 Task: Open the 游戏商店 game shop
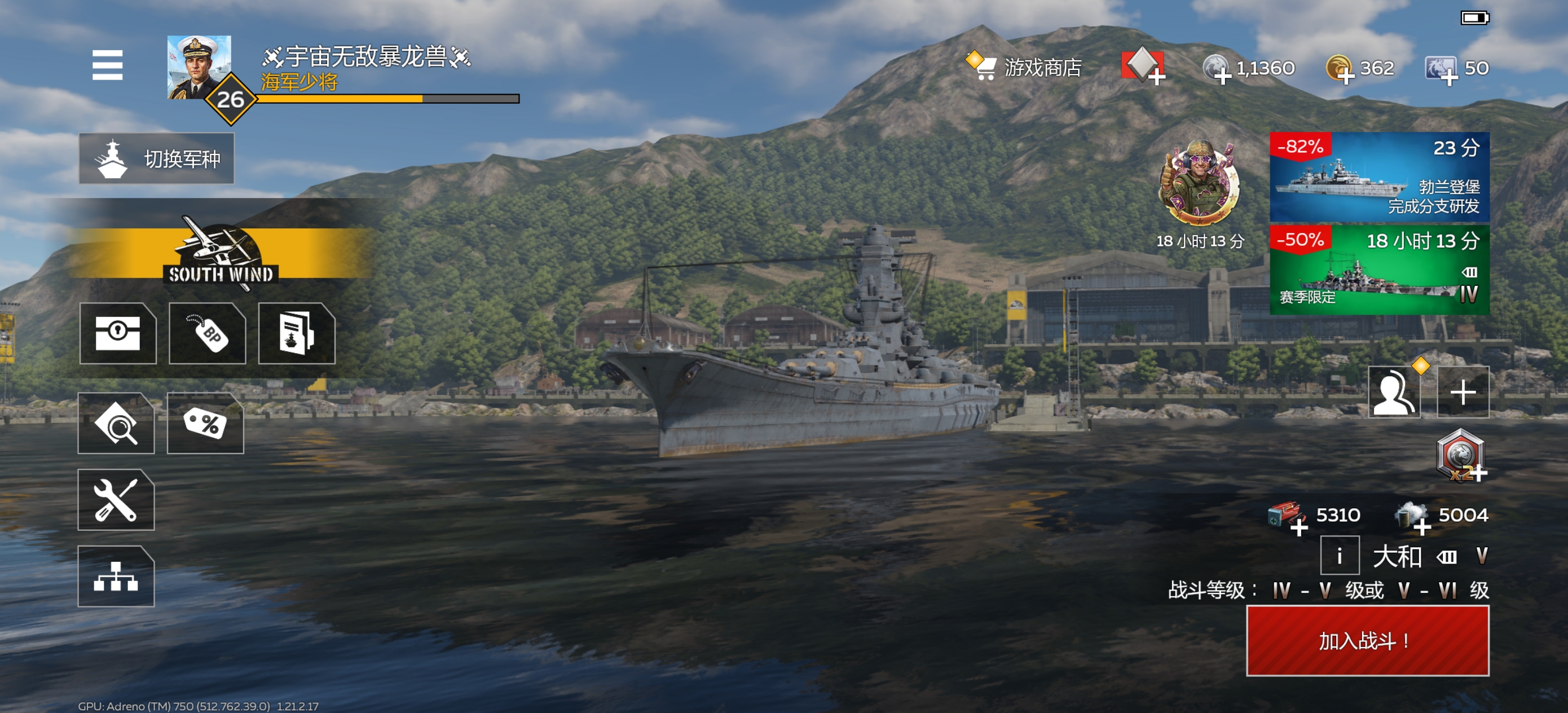[1024, 67]
